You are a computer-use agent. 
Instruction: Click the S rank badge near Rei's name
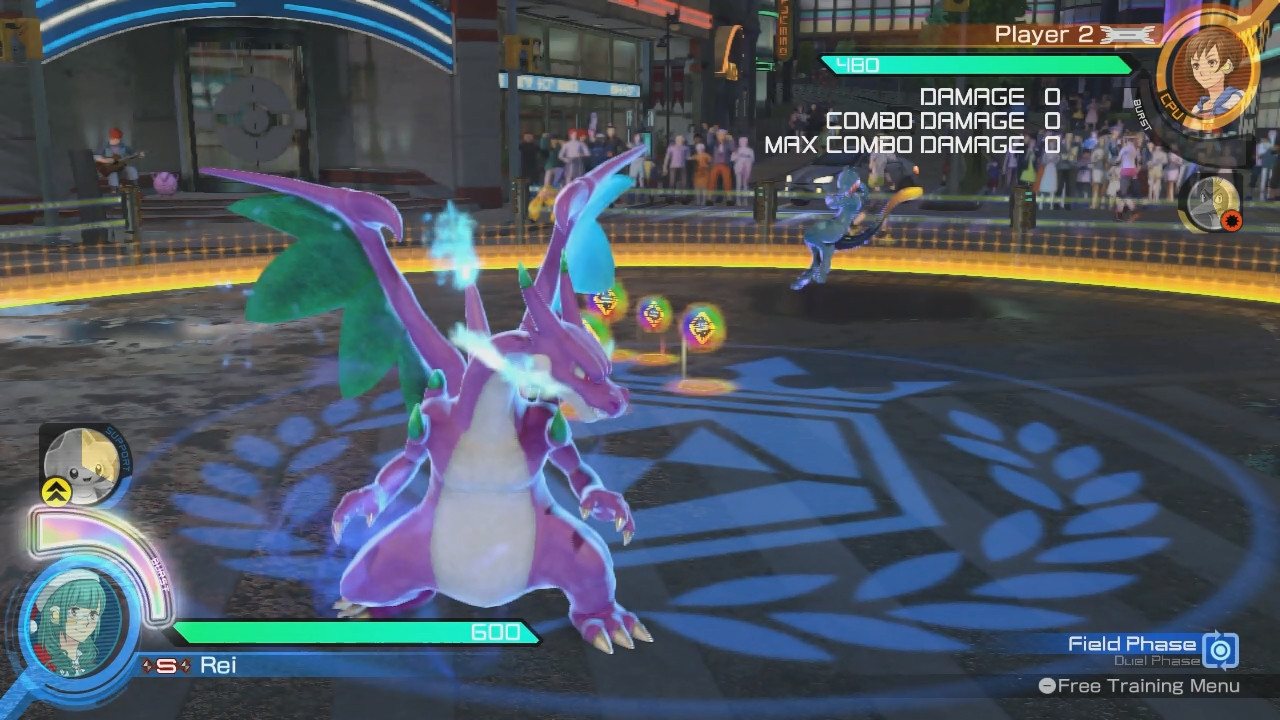(166, 666)
